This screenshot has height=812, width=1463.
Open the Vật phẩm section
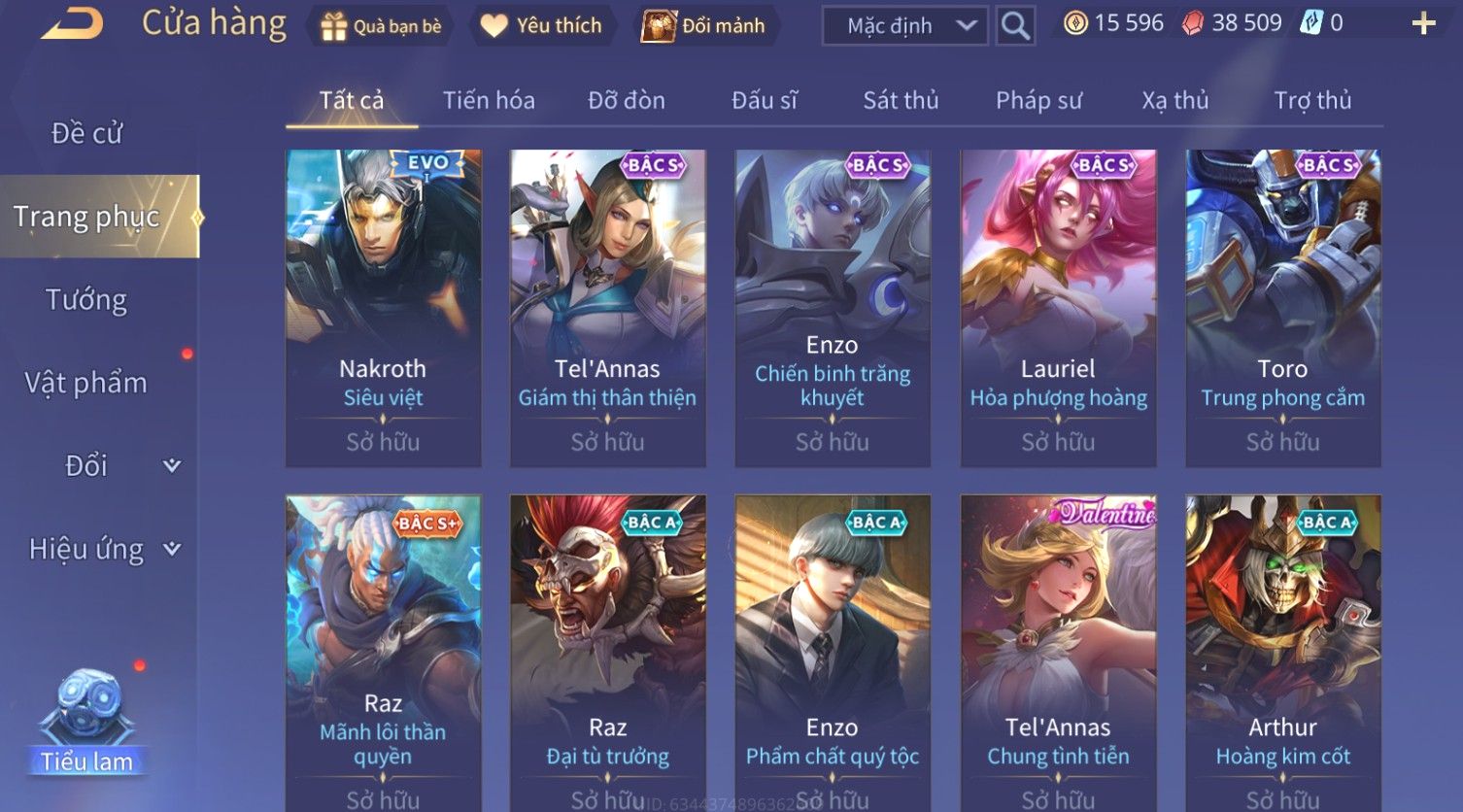click(x=86, y=383)
